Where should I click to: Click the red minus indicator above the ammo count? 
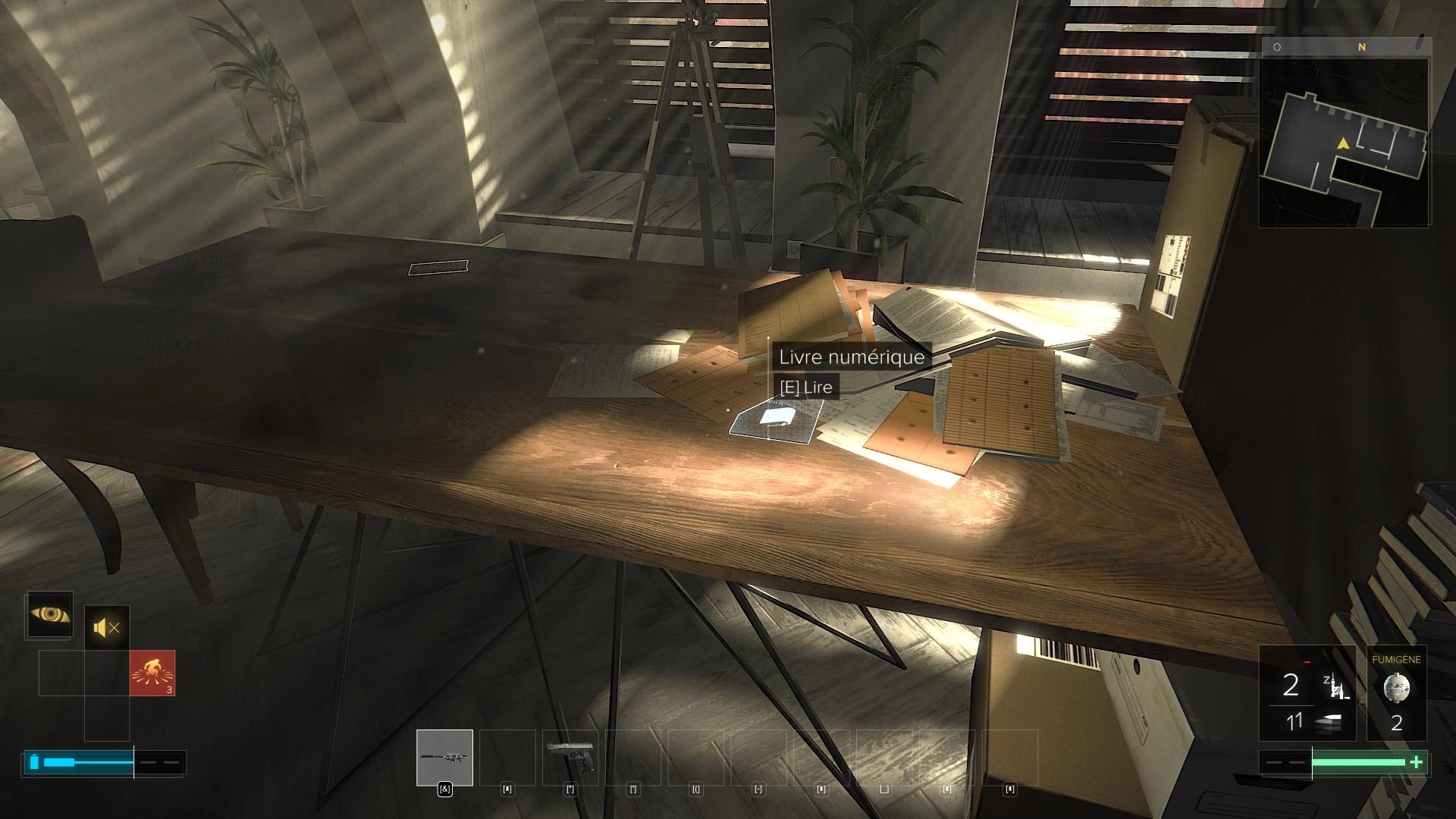[x=1306, y=661]
